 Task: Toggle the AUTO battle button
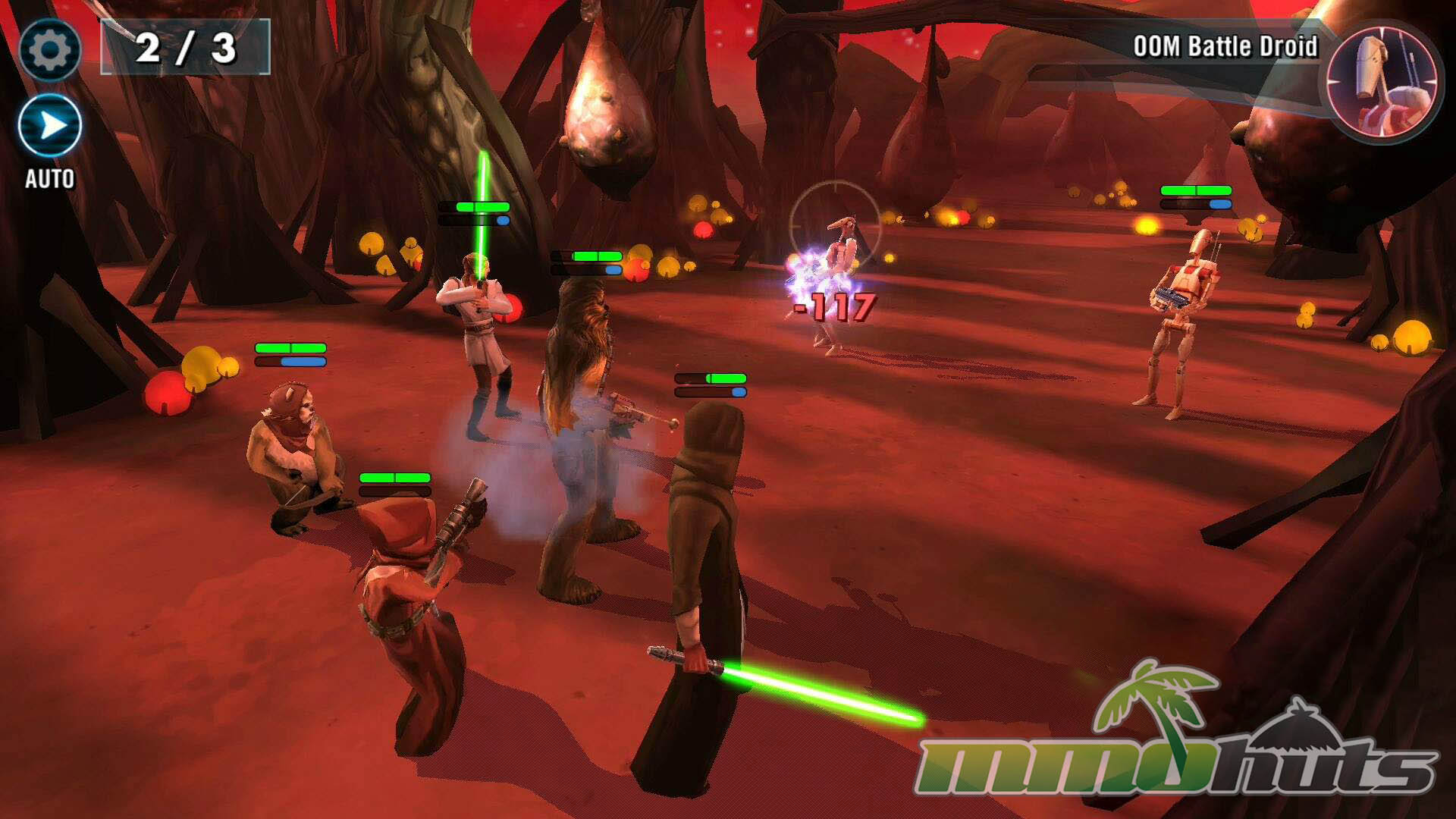pos(50,127)
